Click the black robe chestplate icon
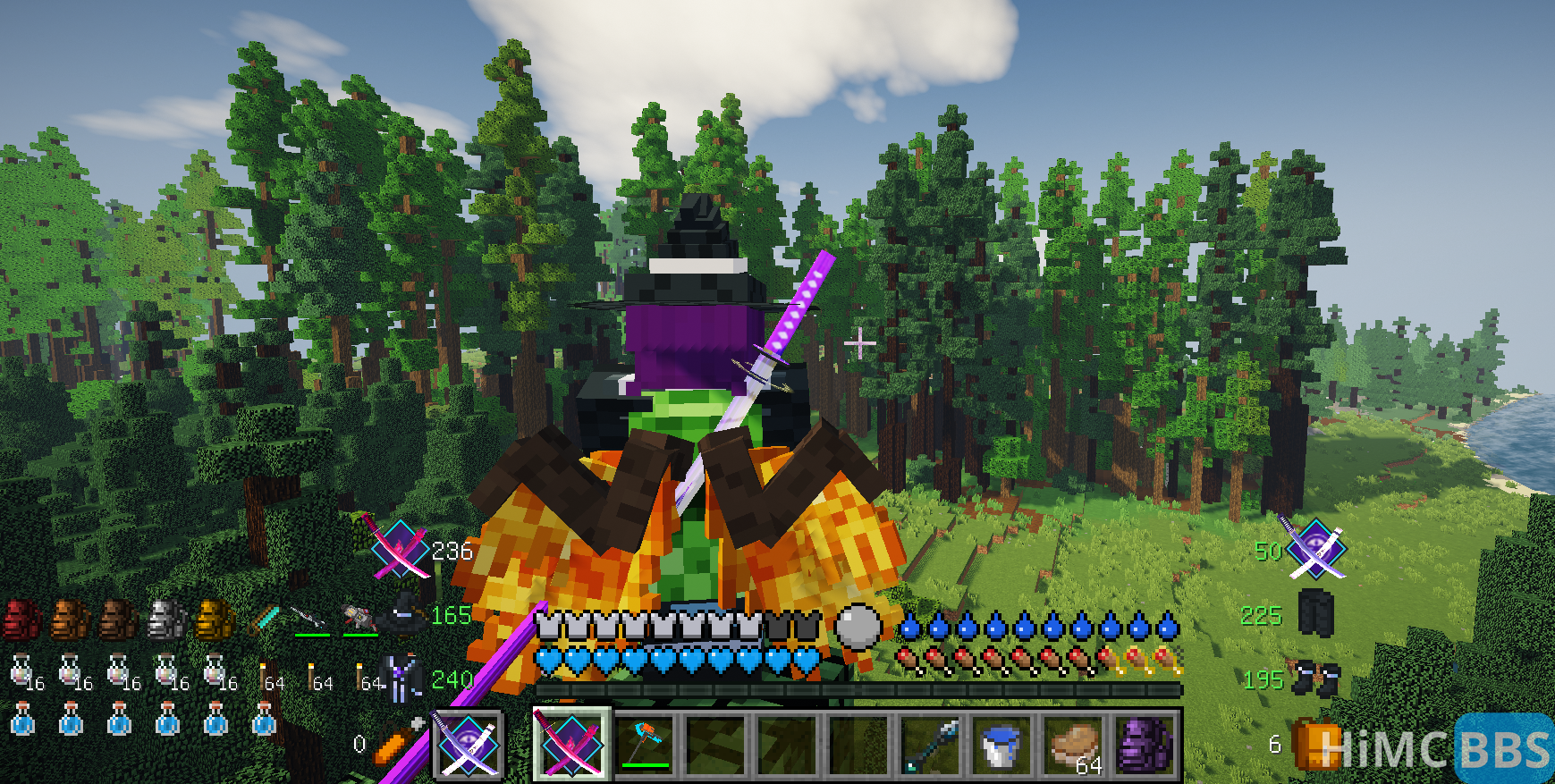1555x784 pixels. pyautogui.click(x=403, y=678)
